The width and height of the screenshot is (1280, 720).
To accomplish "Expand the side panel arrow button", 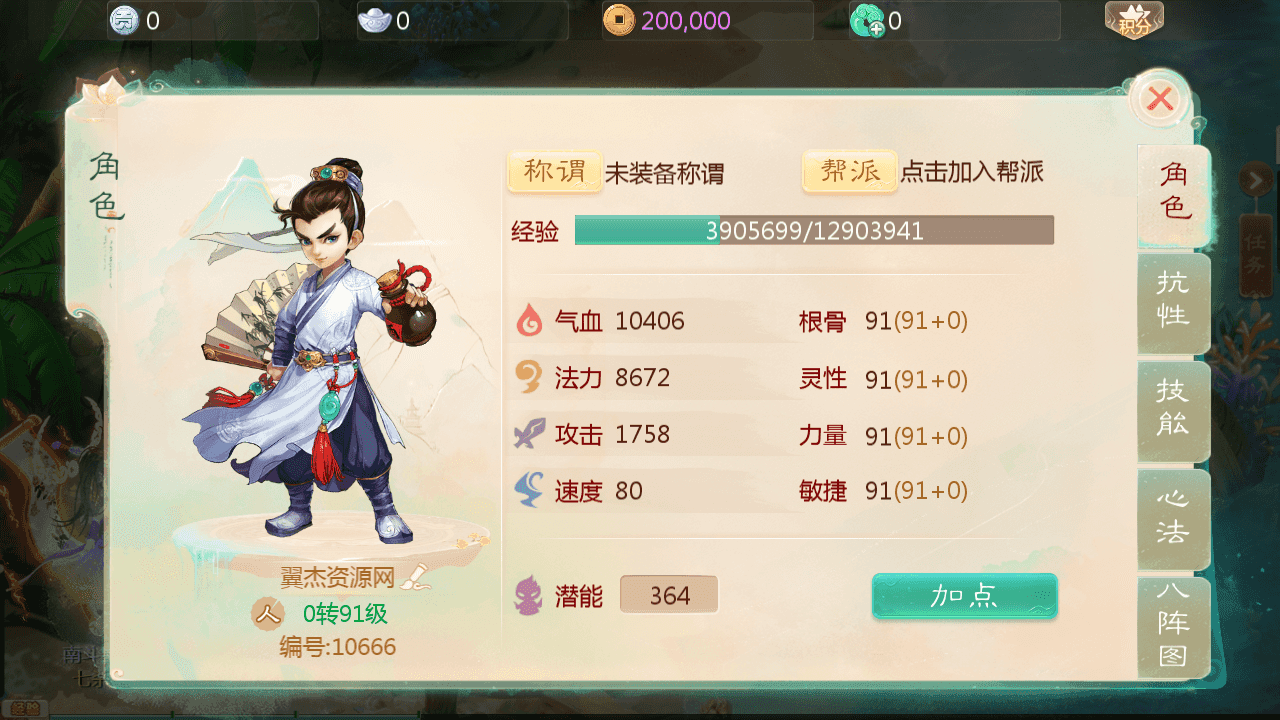I will tap(1255, 180).
